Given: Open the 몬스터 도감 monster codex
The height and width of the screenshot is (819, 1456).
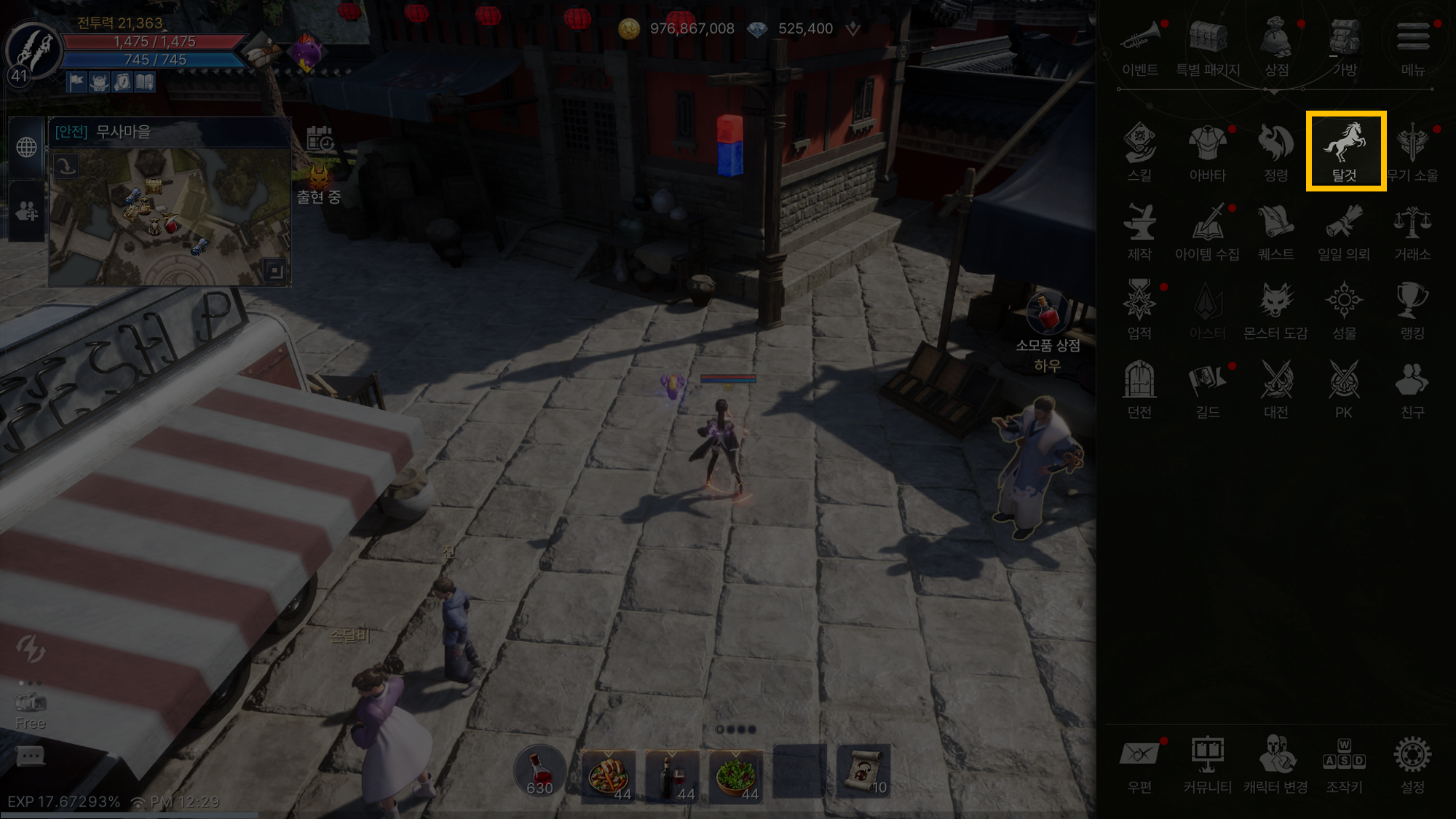Looking at the screenshot, I should tap(1275, 309).
